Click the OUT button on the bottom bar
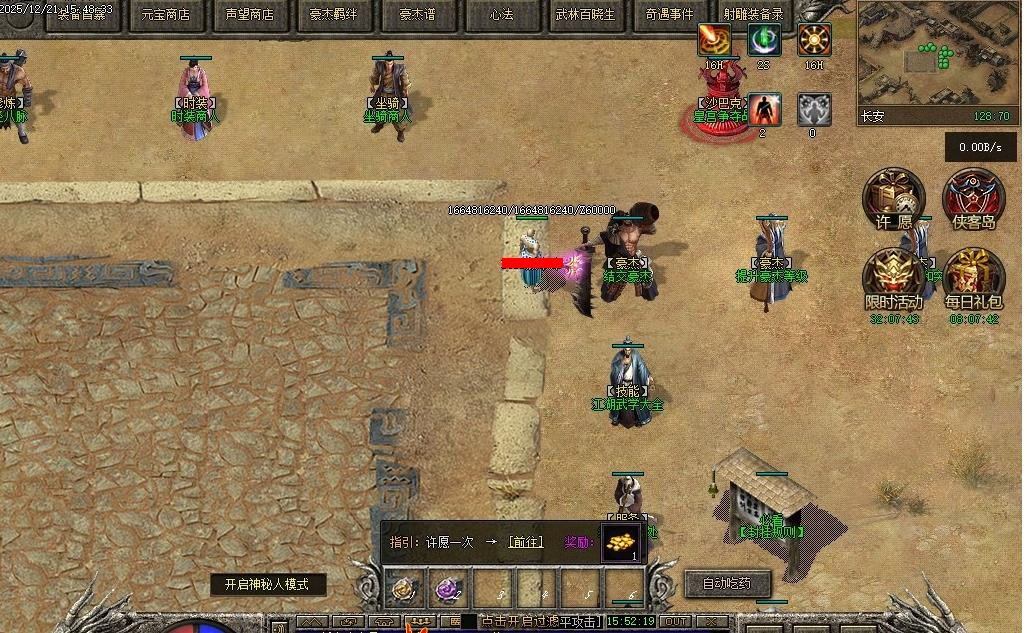1027x633 pixels. tap(677, 622)
